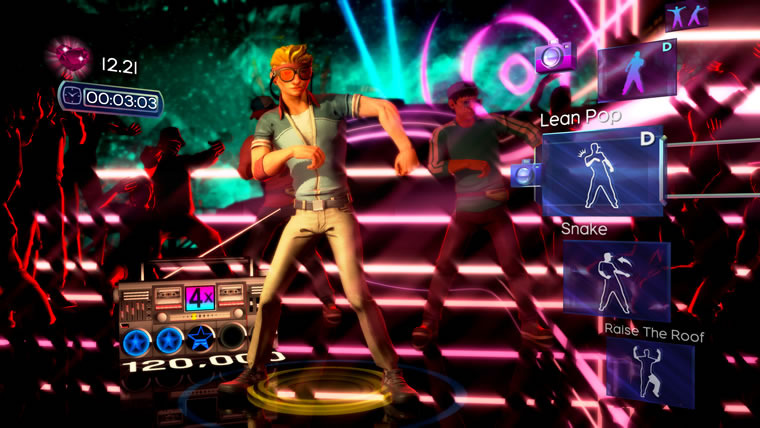
Task: Click the small blue camera icon
Action: [524, 176]
